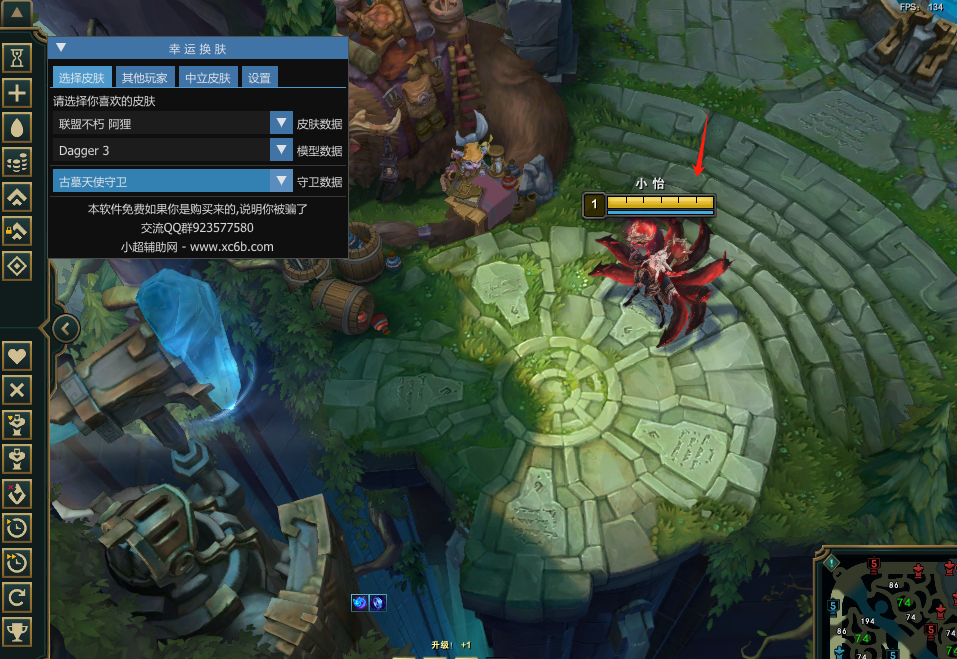Image resolution: width=957 pixels, height=659 pixels.
Task: Click the fast-forward clock button
Action: tap(17, 563)
